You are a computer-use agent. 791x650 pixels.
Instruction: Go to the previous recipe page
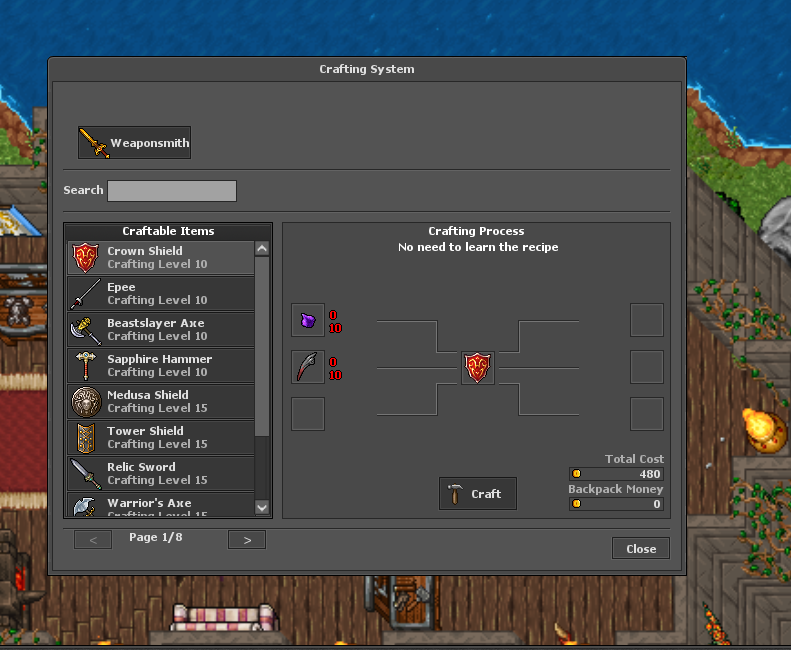[93, 540]
